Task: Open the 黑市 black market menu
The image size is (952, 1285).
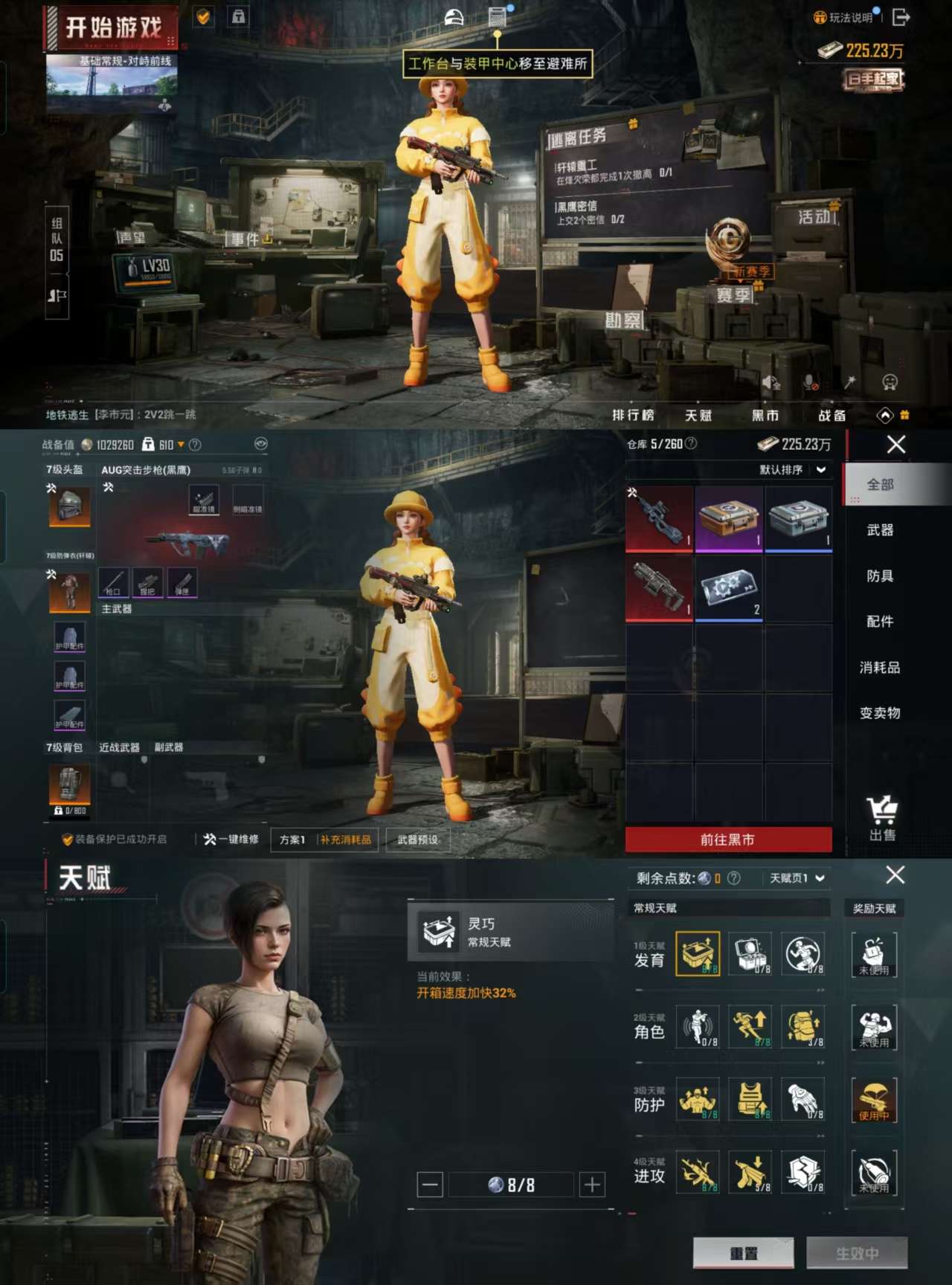Action: click(765, 415)
